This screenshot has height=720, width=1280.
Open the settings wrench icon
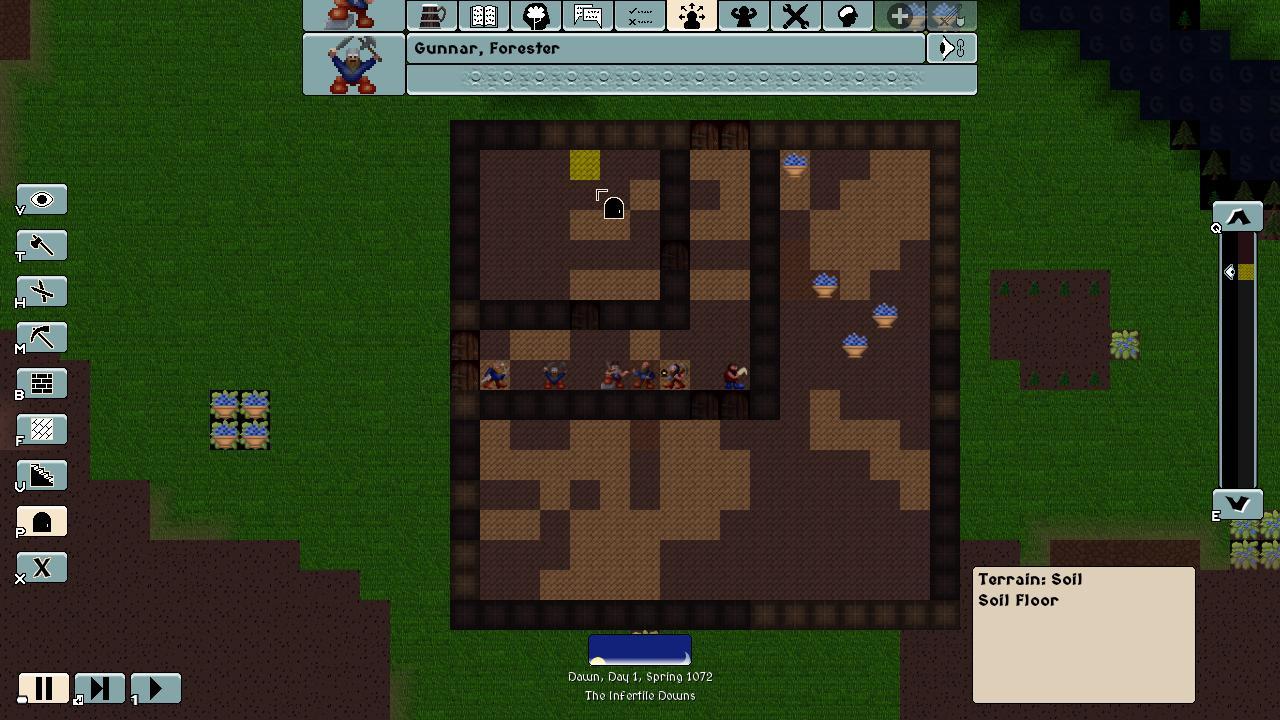[x=795, y=15]
